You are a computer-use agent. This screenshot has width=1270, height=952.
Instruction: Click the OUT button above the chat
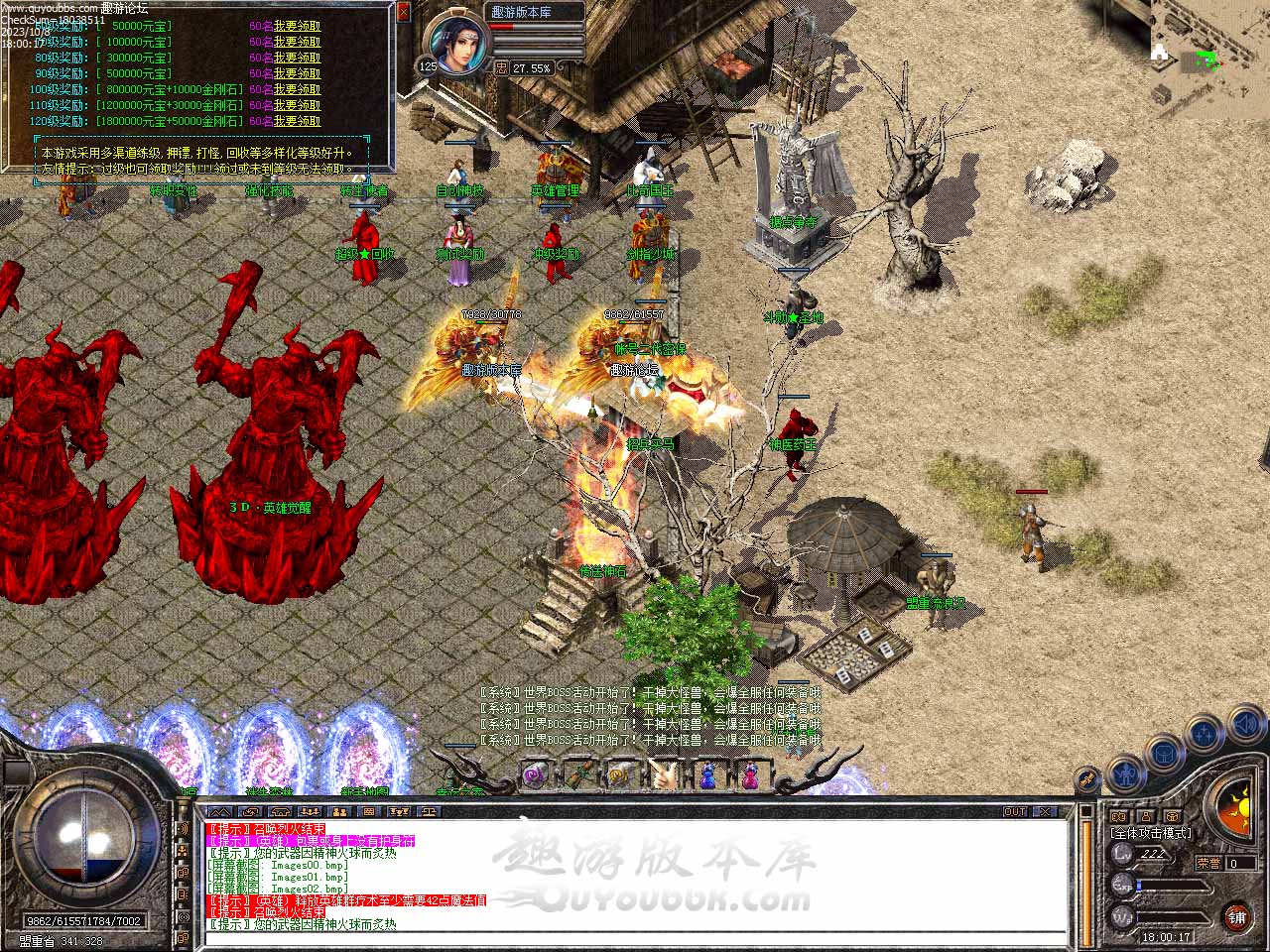(x=1015, y=811)
